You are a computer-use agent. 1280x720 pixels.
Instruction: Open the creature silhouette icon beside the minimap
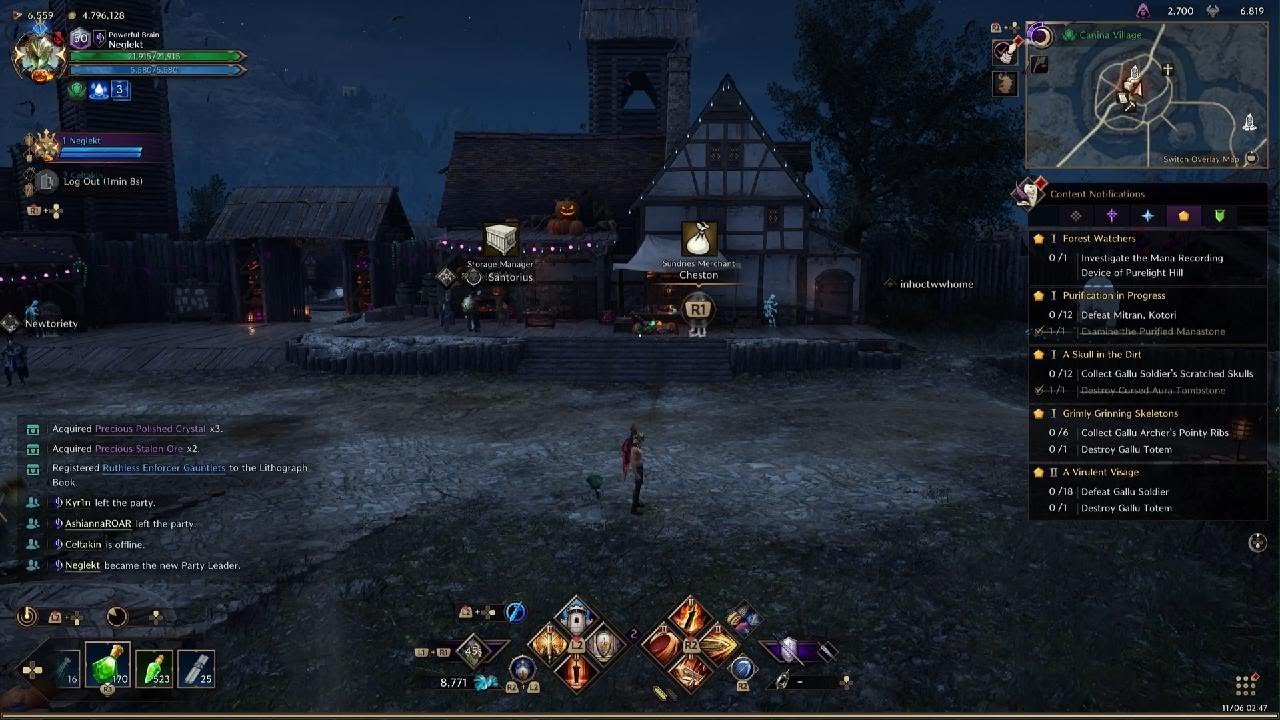coord(1005,84)
